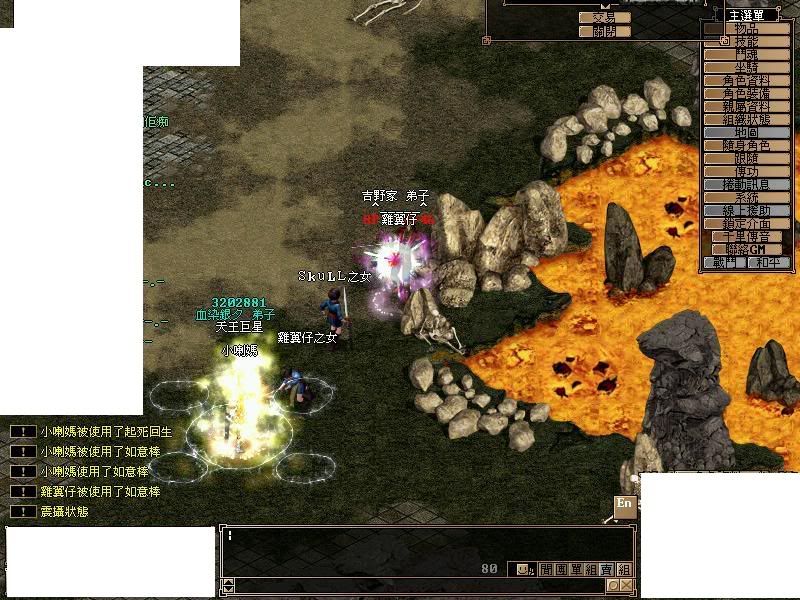The height and width of the screenshot is (600, 800).
Task: Close the chat box with the X button
Action: click(627, 585)
